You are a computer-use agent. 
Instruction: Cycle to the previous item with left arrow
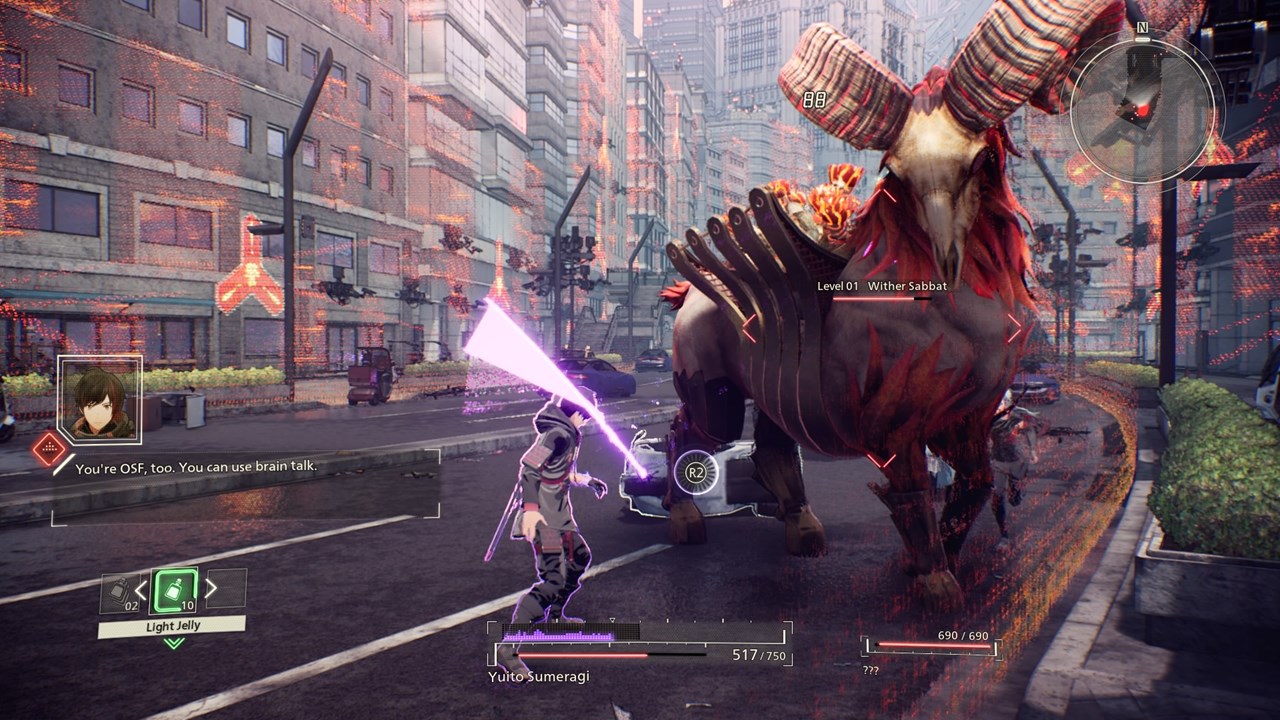pos(141,590)
